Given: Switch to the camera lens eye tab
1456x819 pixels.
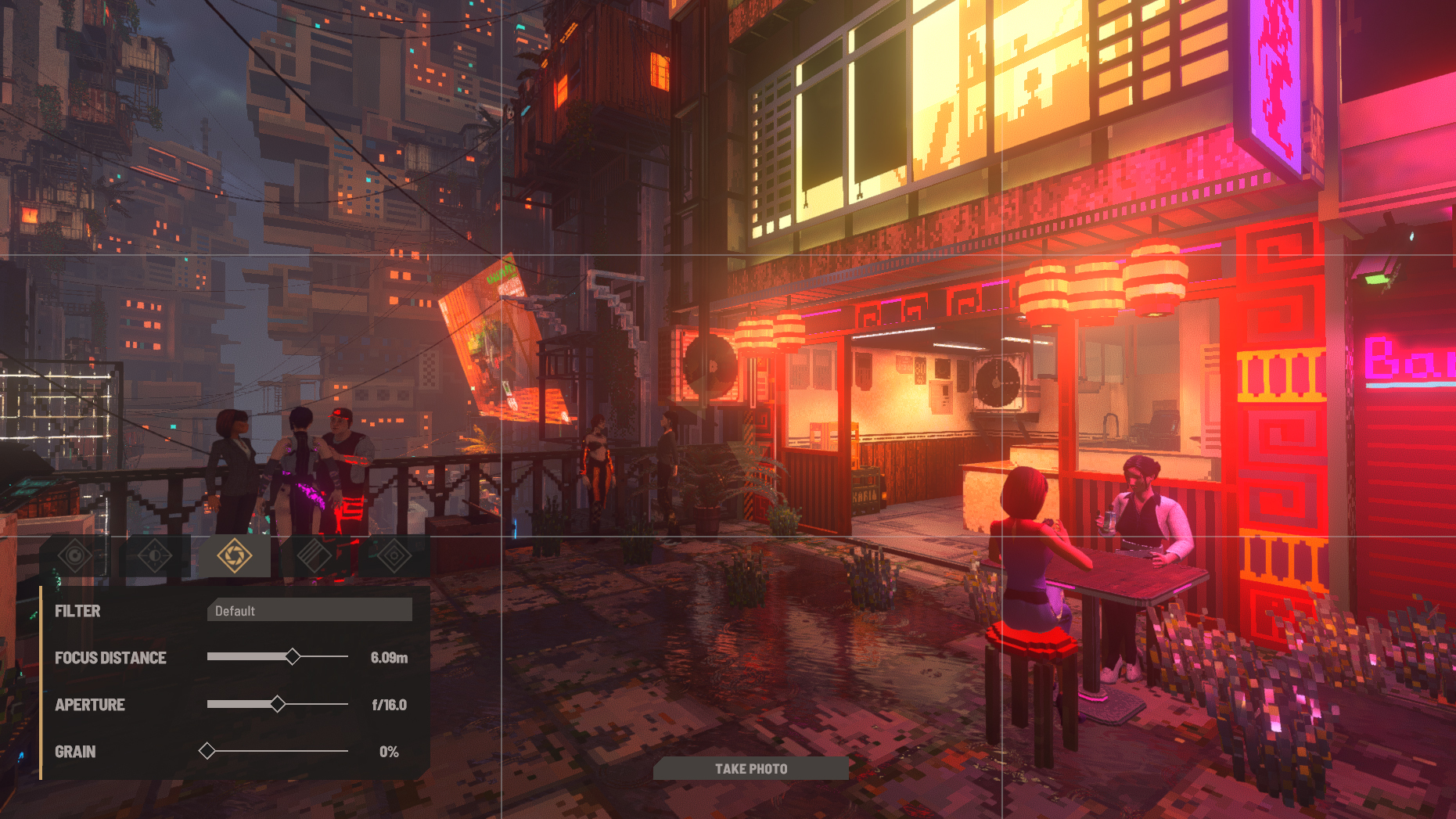Looking at the screenshot, I should tap(75, 556).
